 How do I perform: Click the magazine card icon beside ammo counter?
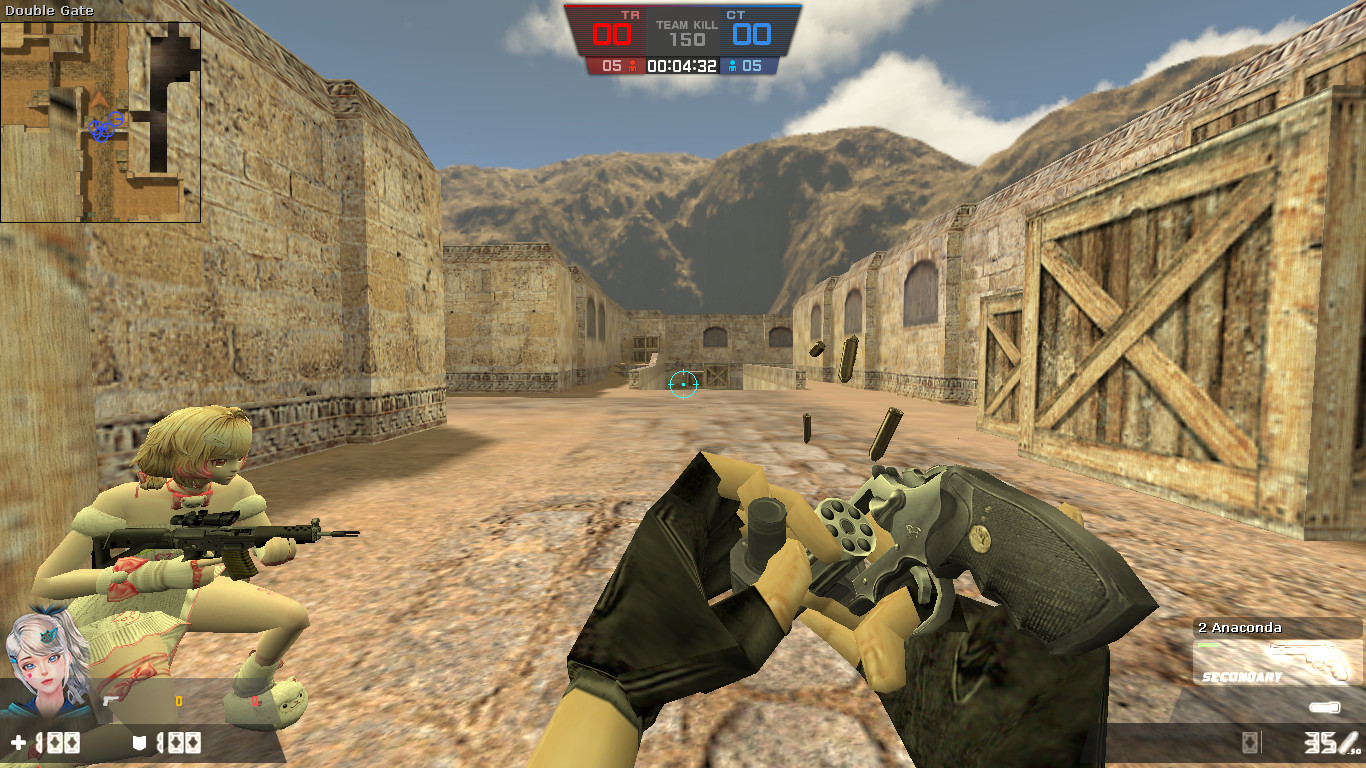point(1250,742)
